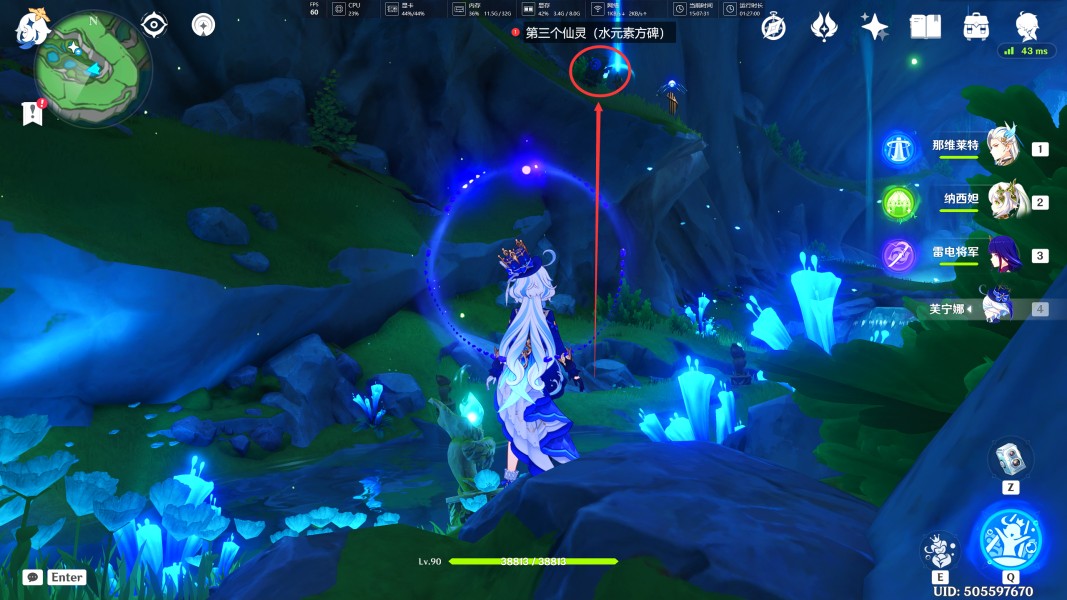This screenshot has width=1067, height=600.
Task: Click the circular star icon beside elemental sight
Action: [x=203, y=25]
